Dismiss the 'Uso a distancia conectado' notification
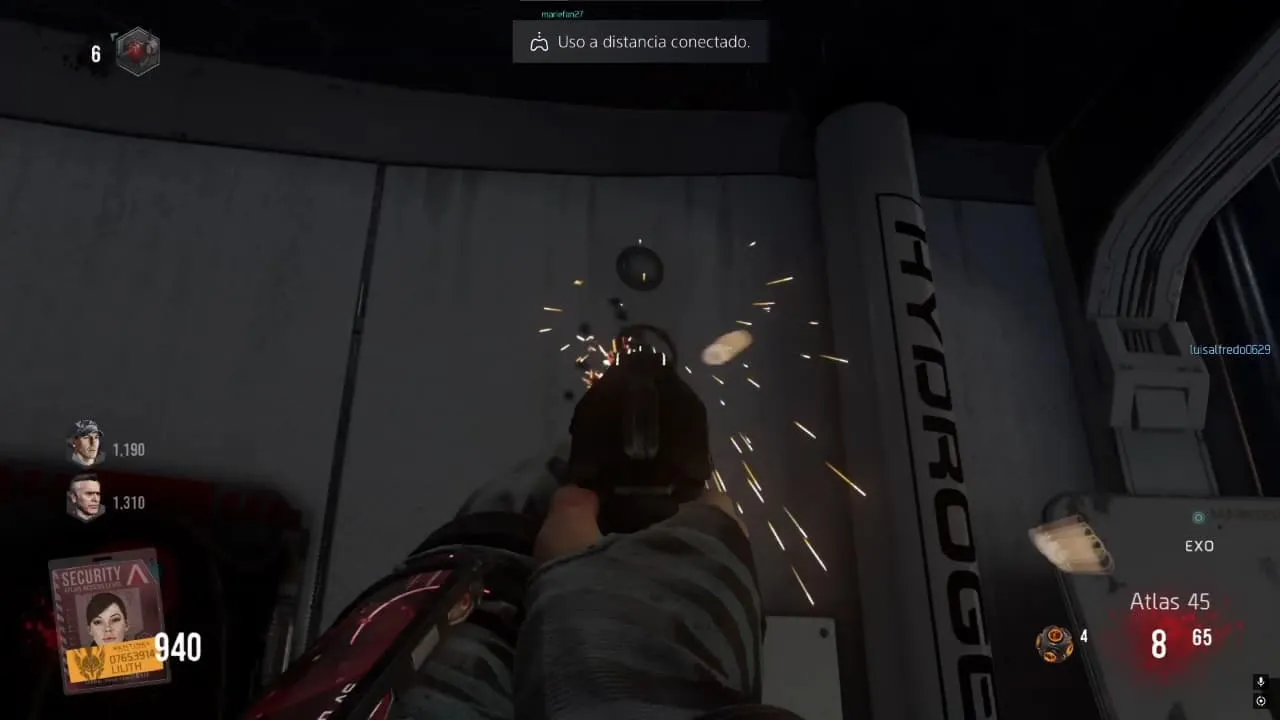 point(640,42)
